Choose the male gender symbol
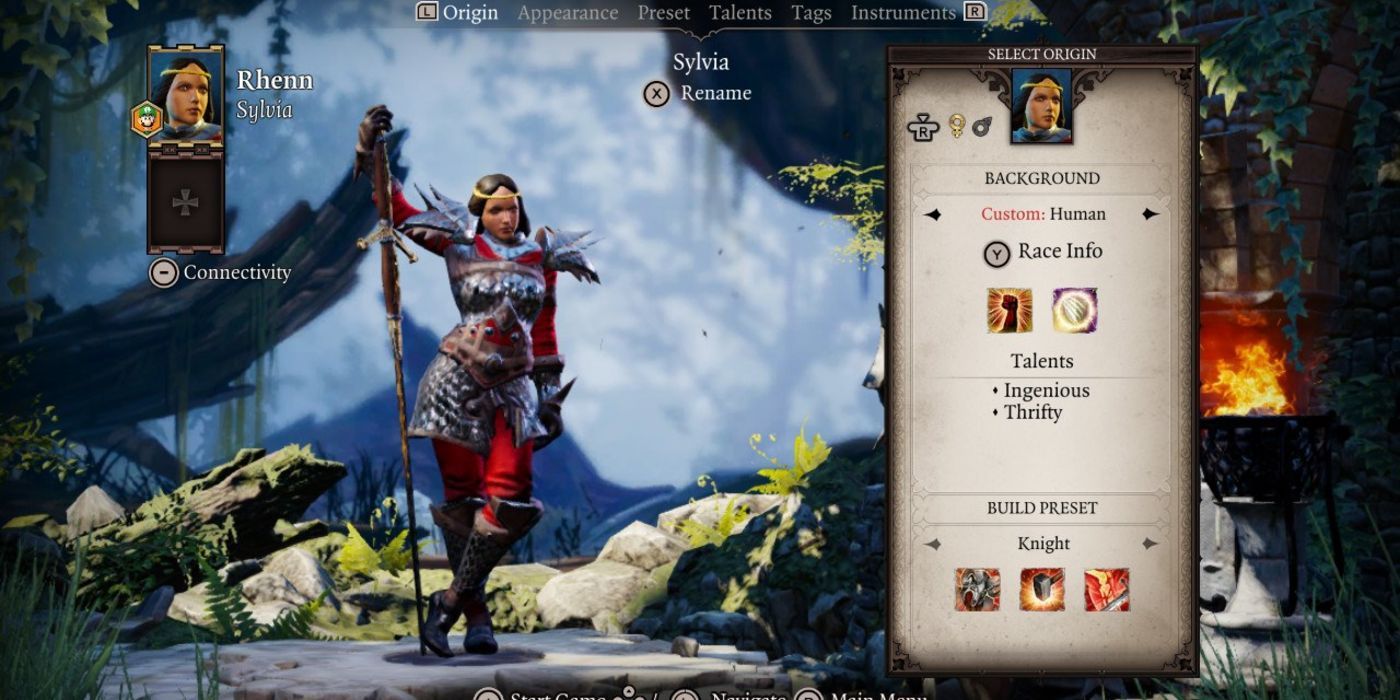The width and height of the screenshot is (1400, 700). [x=981, y=126]
